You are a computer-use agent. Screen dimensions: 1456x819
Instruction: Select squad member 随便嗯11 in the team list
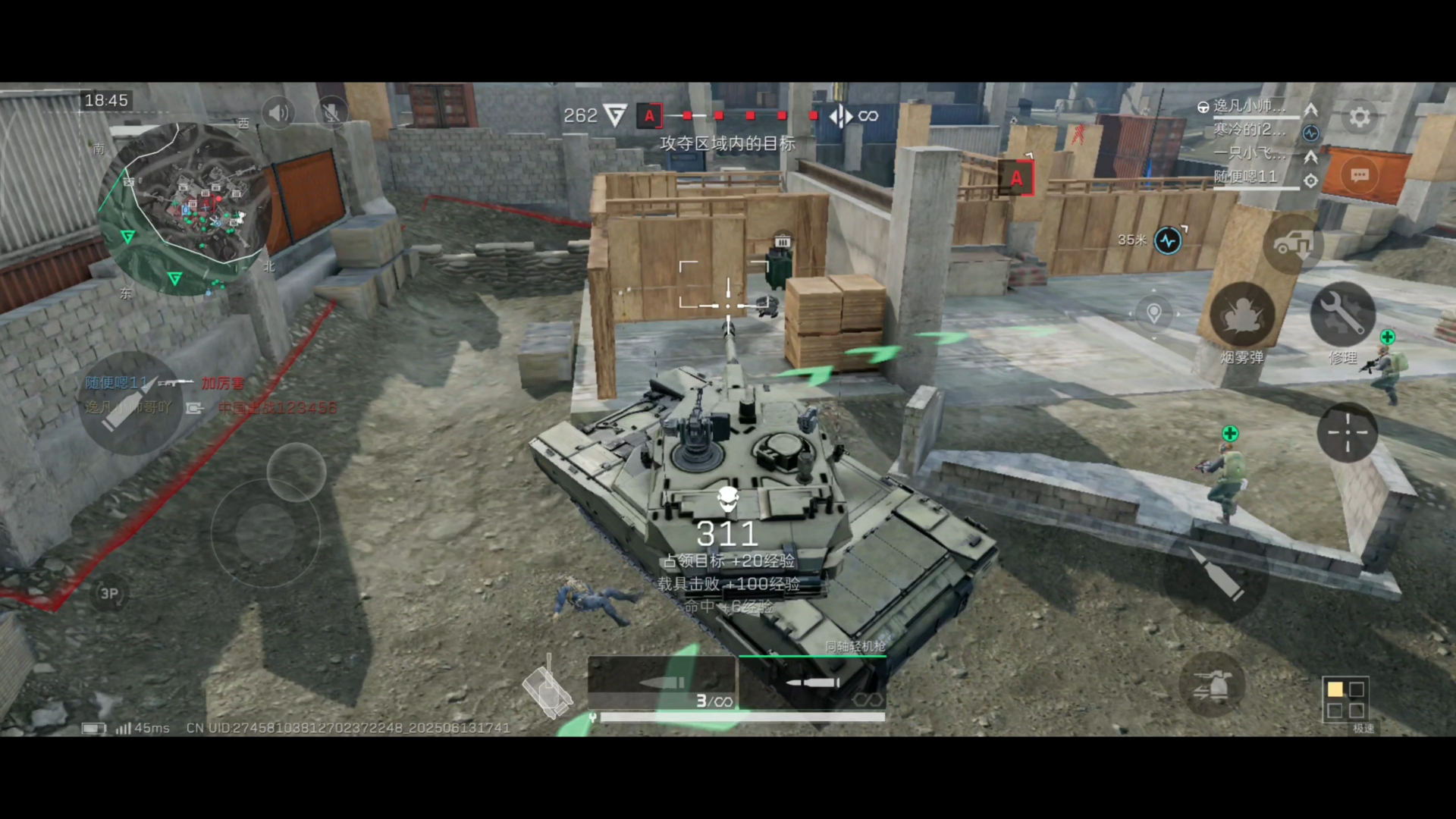[1246, 177]
